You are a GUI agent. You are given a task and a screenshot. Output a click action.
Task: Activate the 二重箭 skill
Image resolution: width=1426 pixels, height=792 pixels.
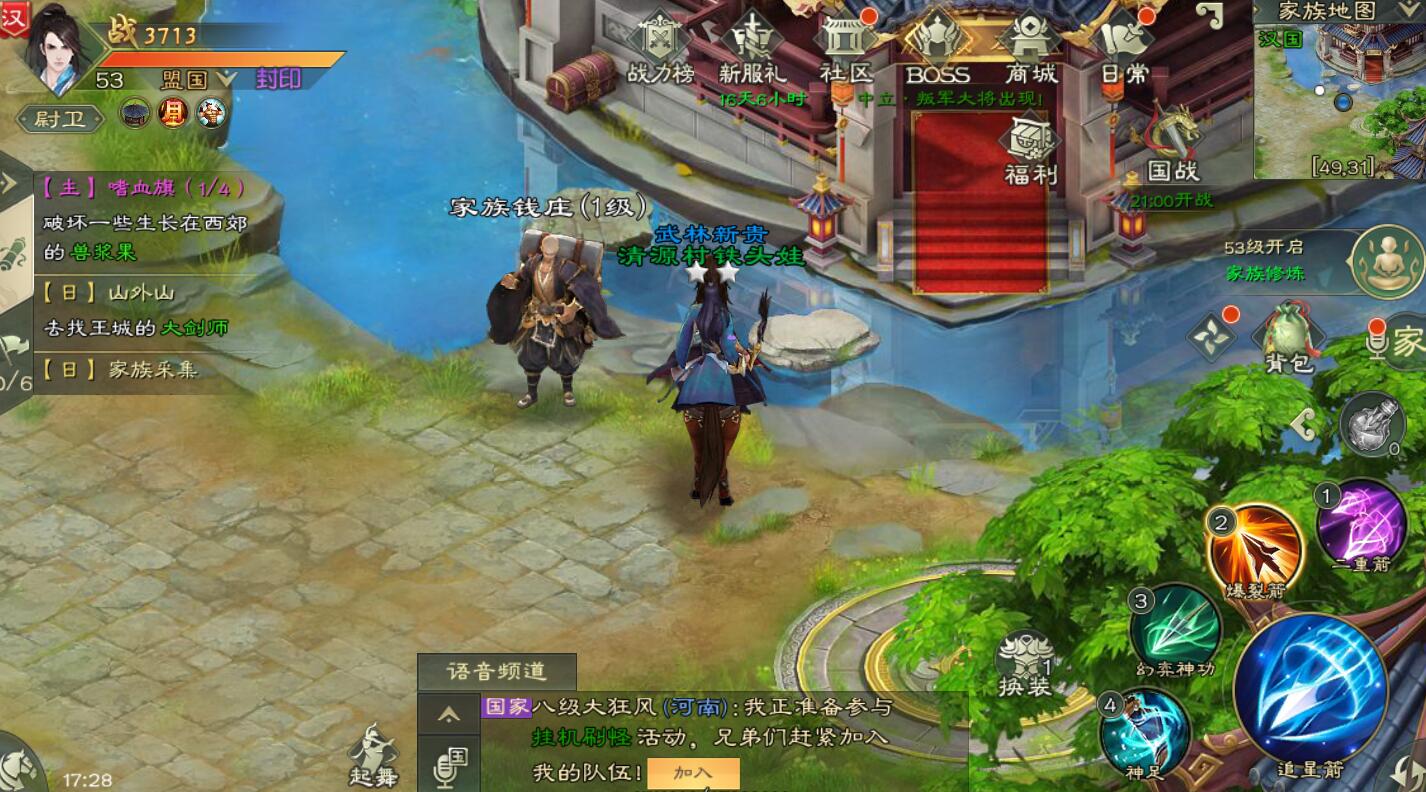[x=1360, y=527]
